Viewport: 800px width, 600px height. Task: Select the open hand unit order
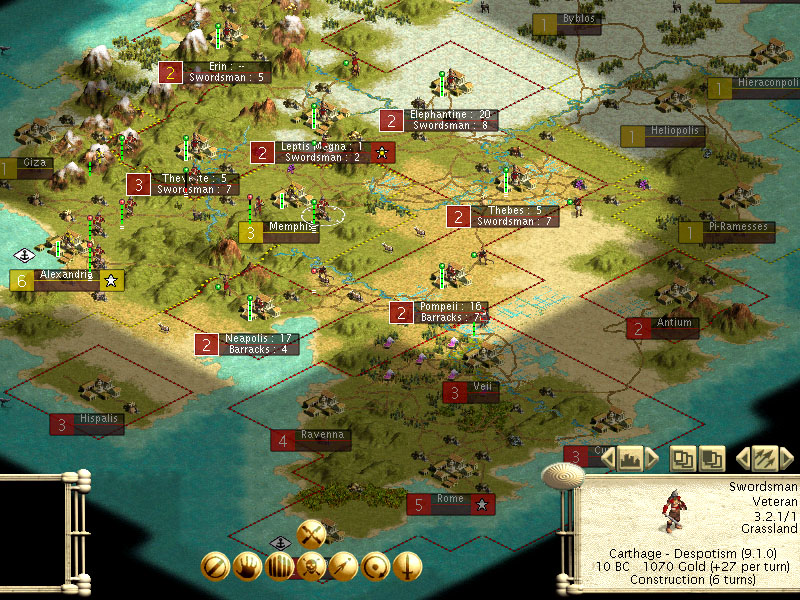point(247,567)
